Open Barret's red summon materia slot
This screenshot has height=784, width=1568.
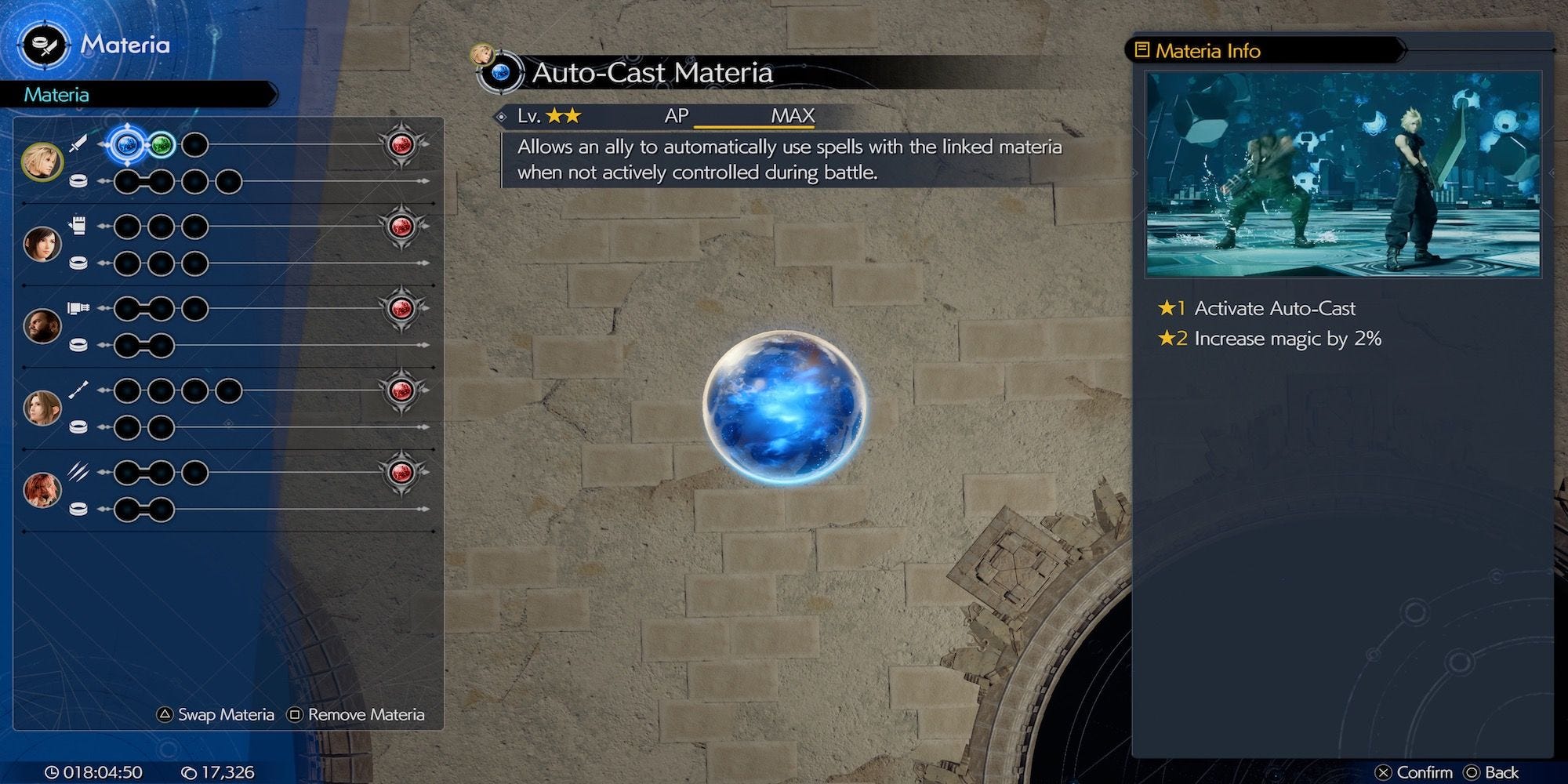(401, 308)
